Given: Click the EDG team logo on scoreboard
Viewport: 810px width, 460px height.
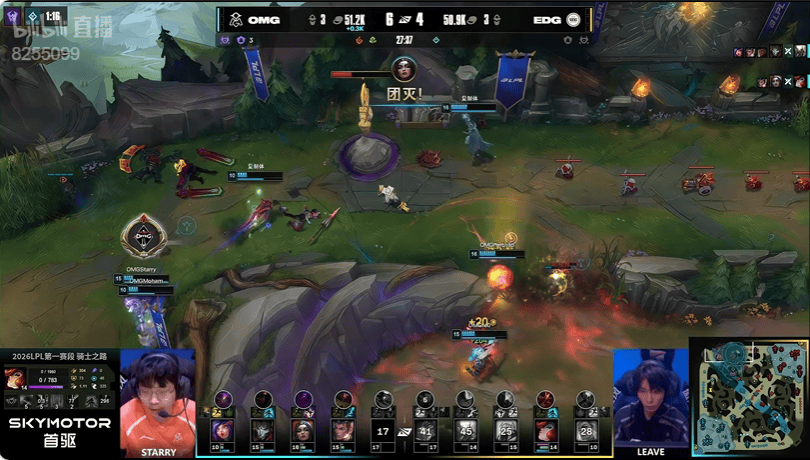Looking at the screenshot, I should [573, 18].
